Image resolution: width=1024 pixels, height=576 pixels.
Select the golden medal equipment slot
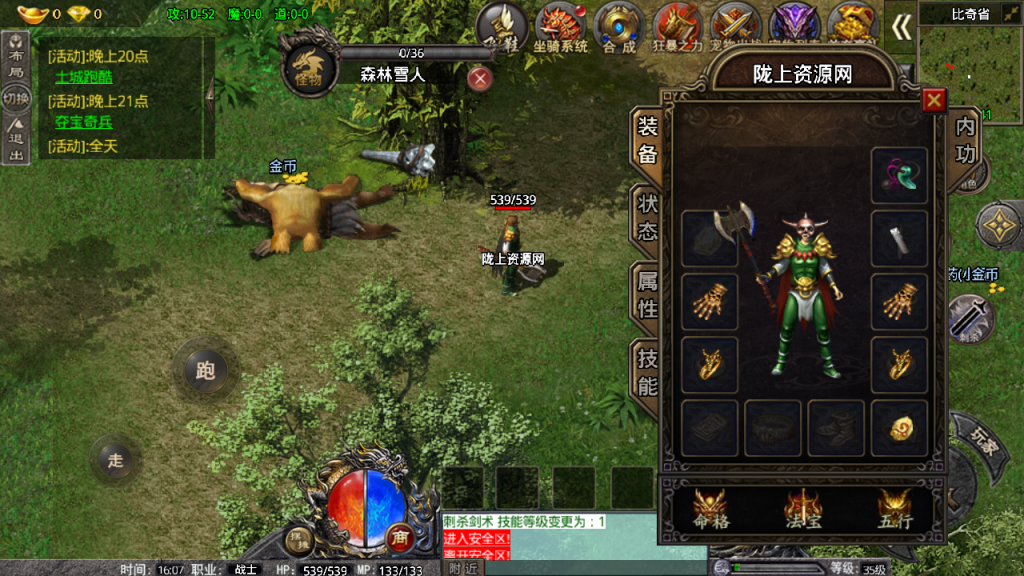[899, 429]
